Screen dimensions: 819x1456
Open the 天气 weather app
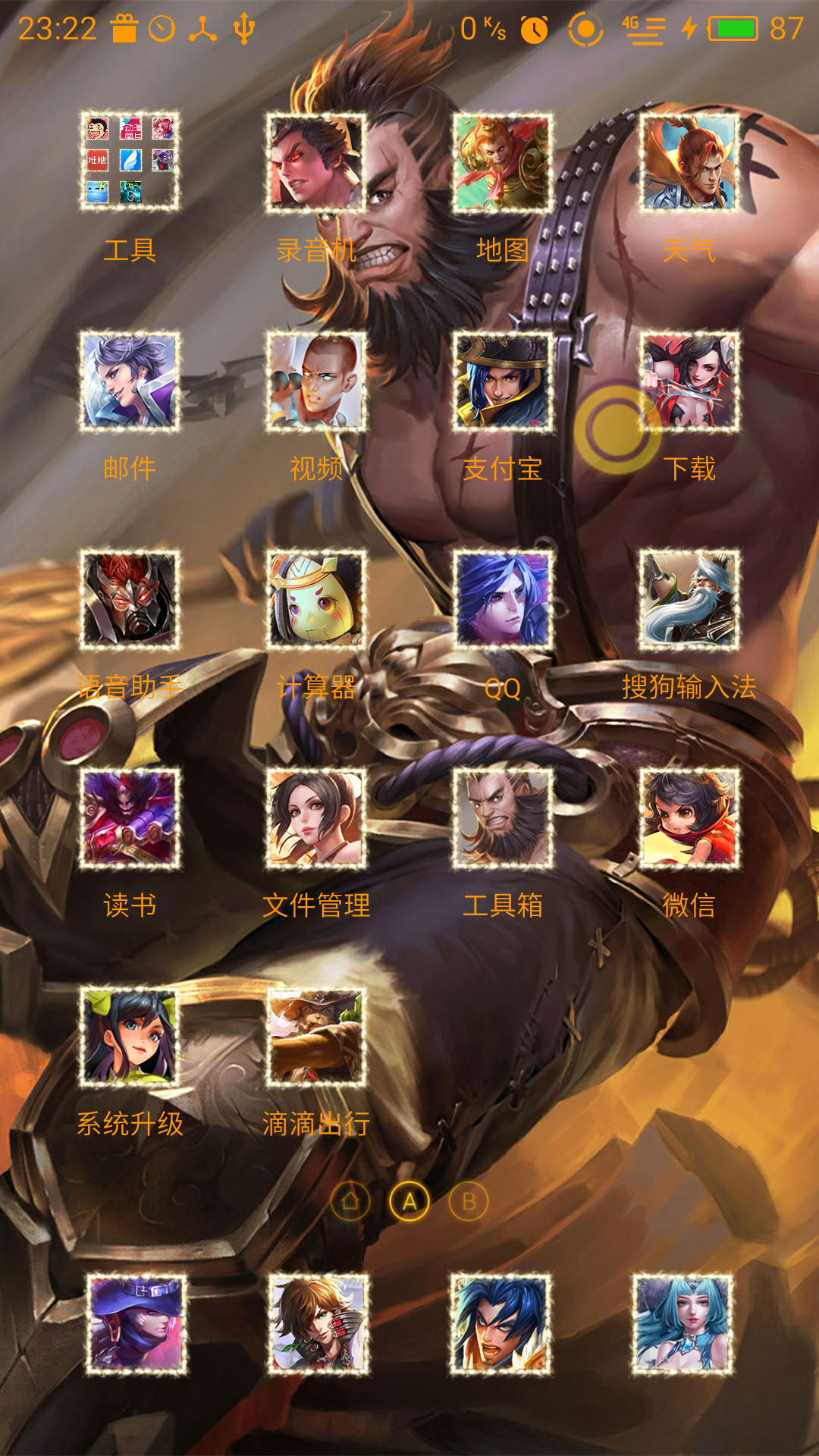pos(689,162)
